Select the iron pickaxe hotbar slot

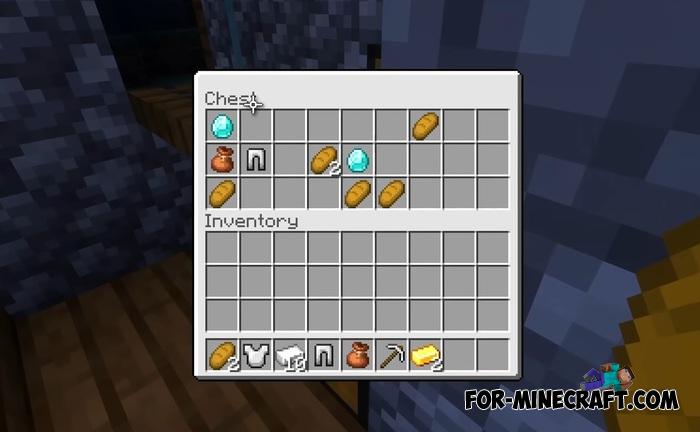click(391, 355)
